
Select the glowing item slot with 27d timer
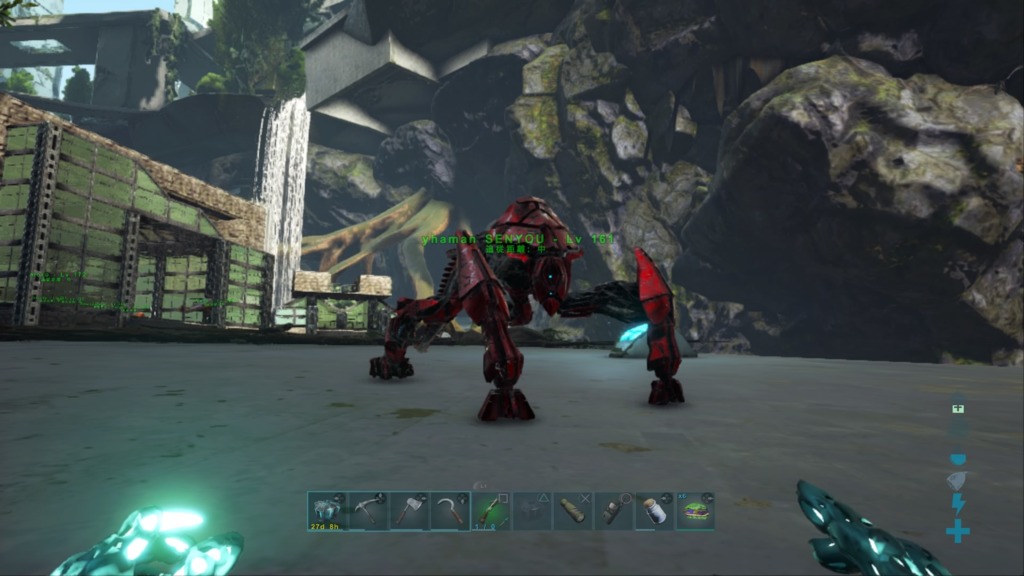tap(326, 511)
